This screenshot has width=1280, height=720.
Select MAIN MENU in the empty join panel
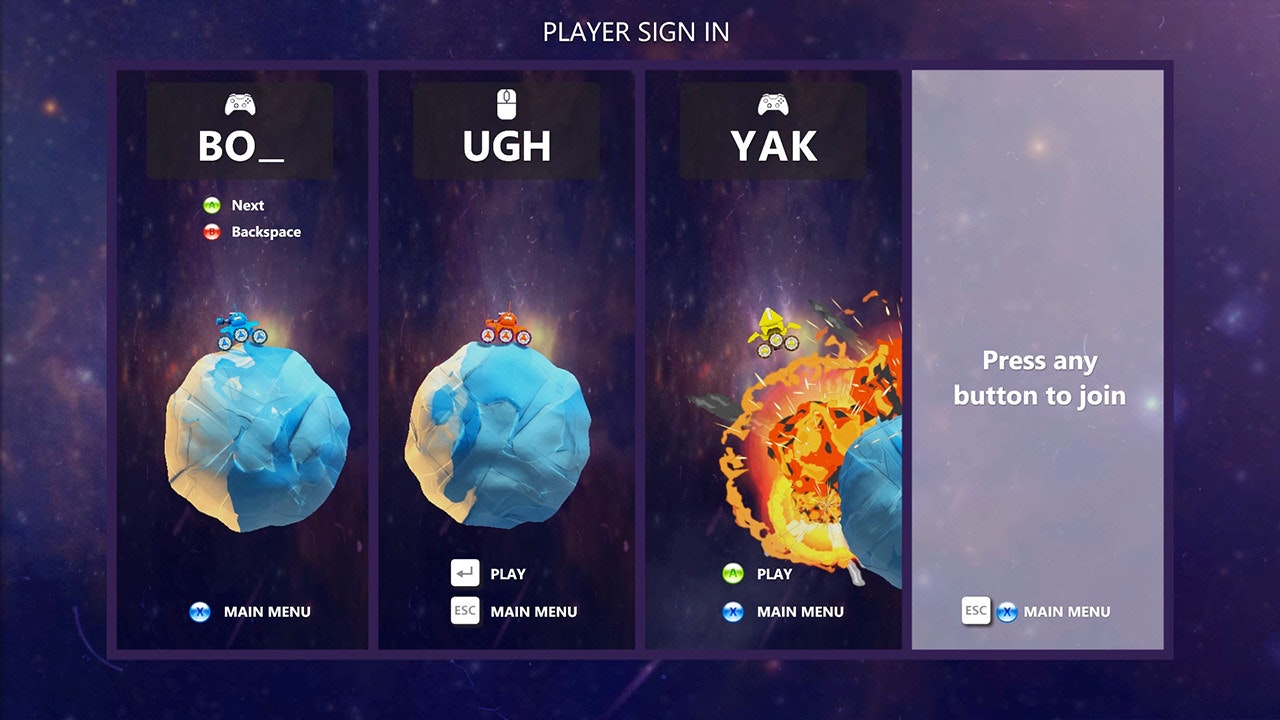[x=1066, y=612]
